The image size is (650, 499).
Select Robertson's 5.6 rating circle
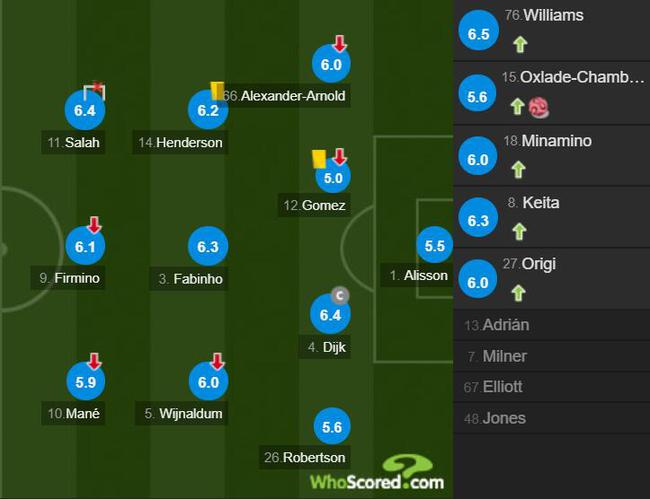[331, 425]
